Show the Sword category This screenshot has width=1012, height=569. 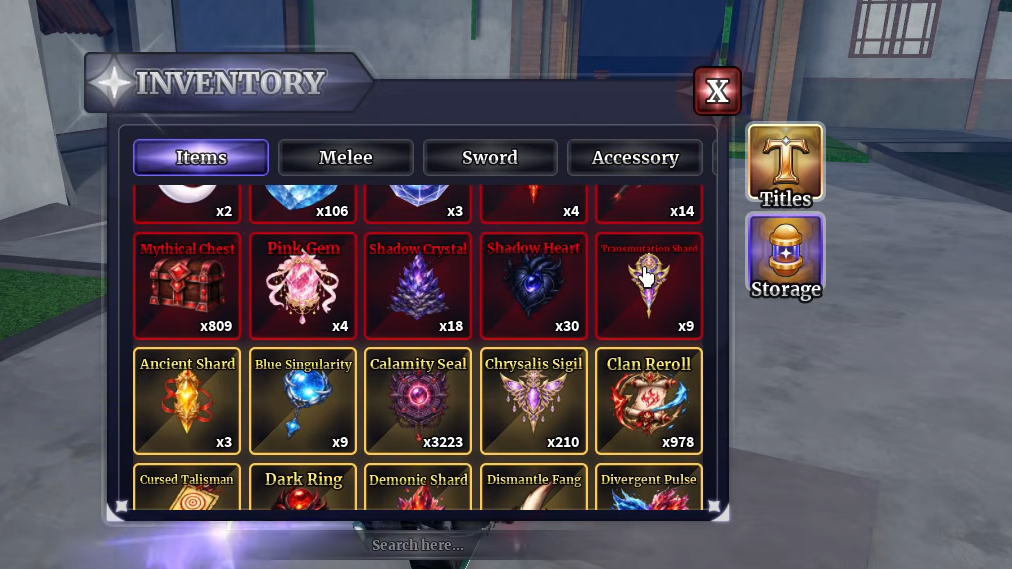pos(490,157)
